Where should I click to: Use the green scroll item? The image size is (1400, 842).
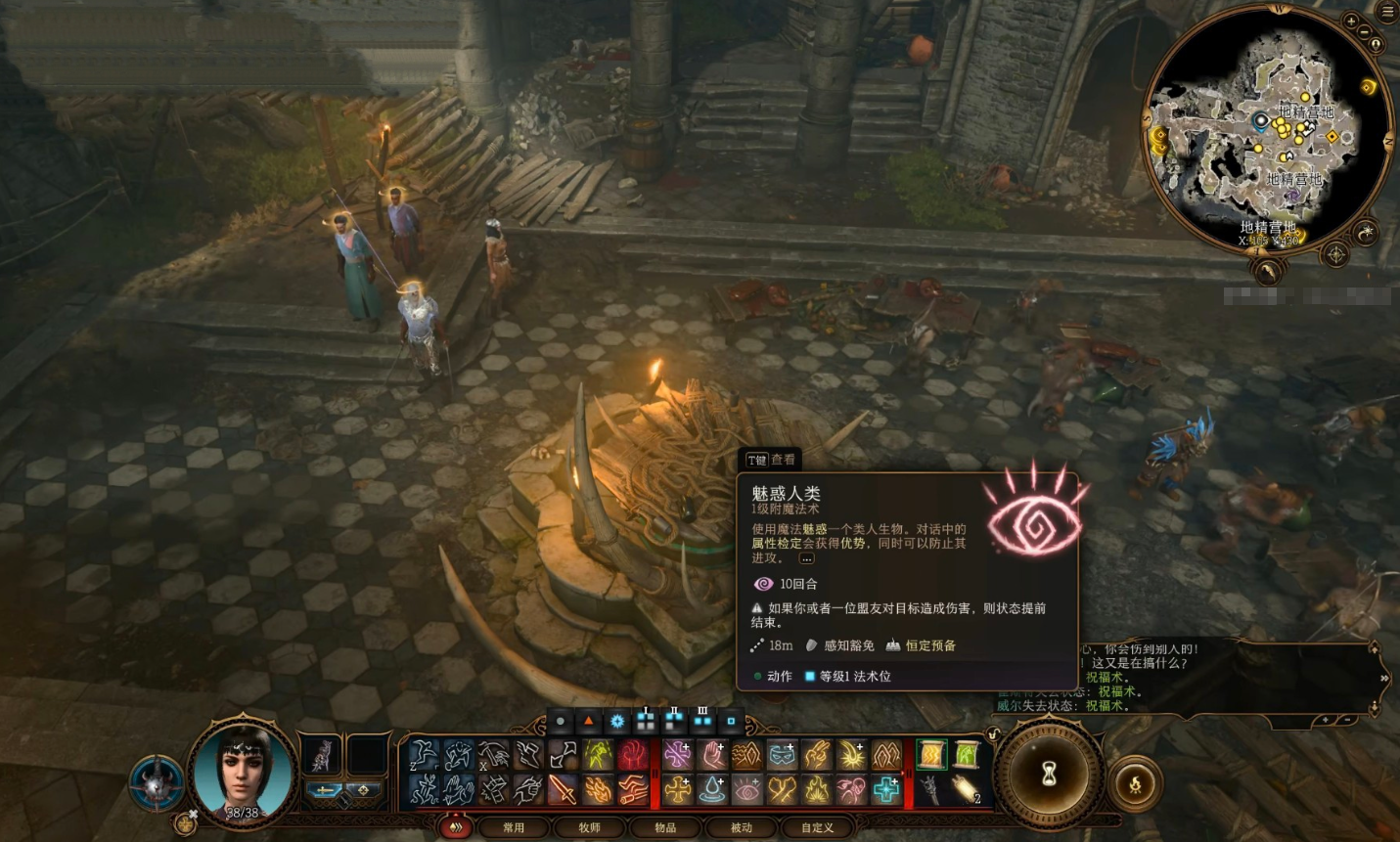(x=967, y=754)
